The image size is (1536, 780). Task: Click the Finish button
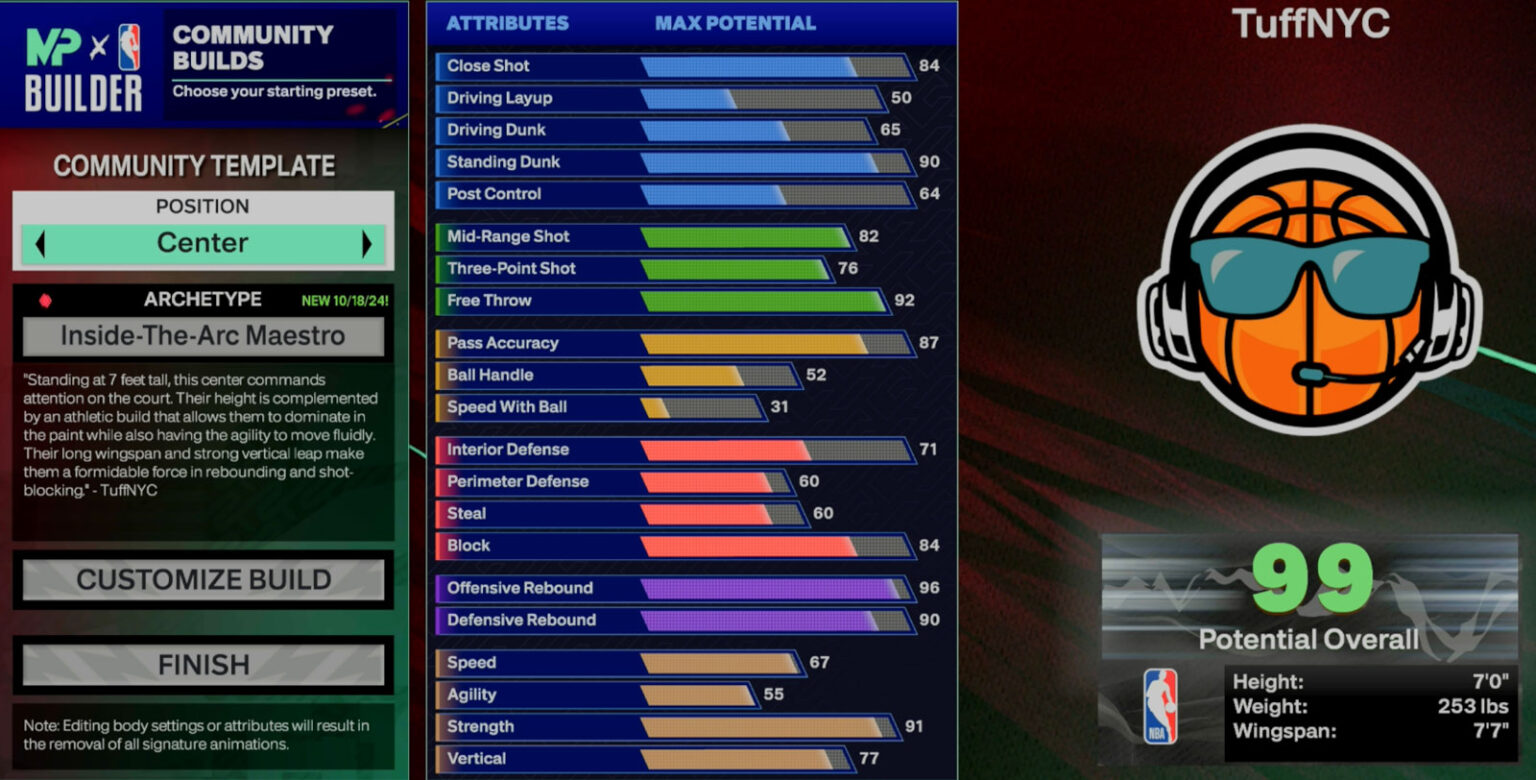(203, 665)
